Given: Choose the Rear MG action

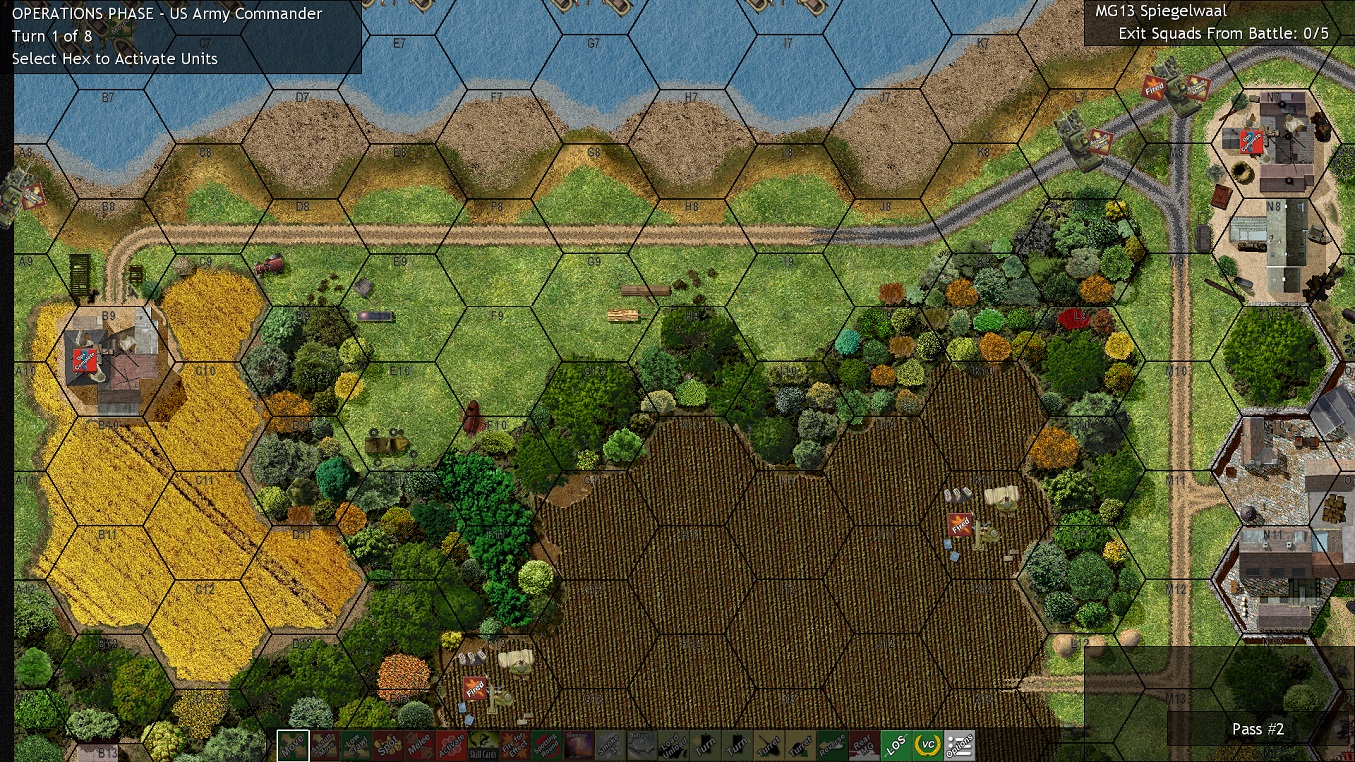Looking at the screenshot, I should [863, 746].
